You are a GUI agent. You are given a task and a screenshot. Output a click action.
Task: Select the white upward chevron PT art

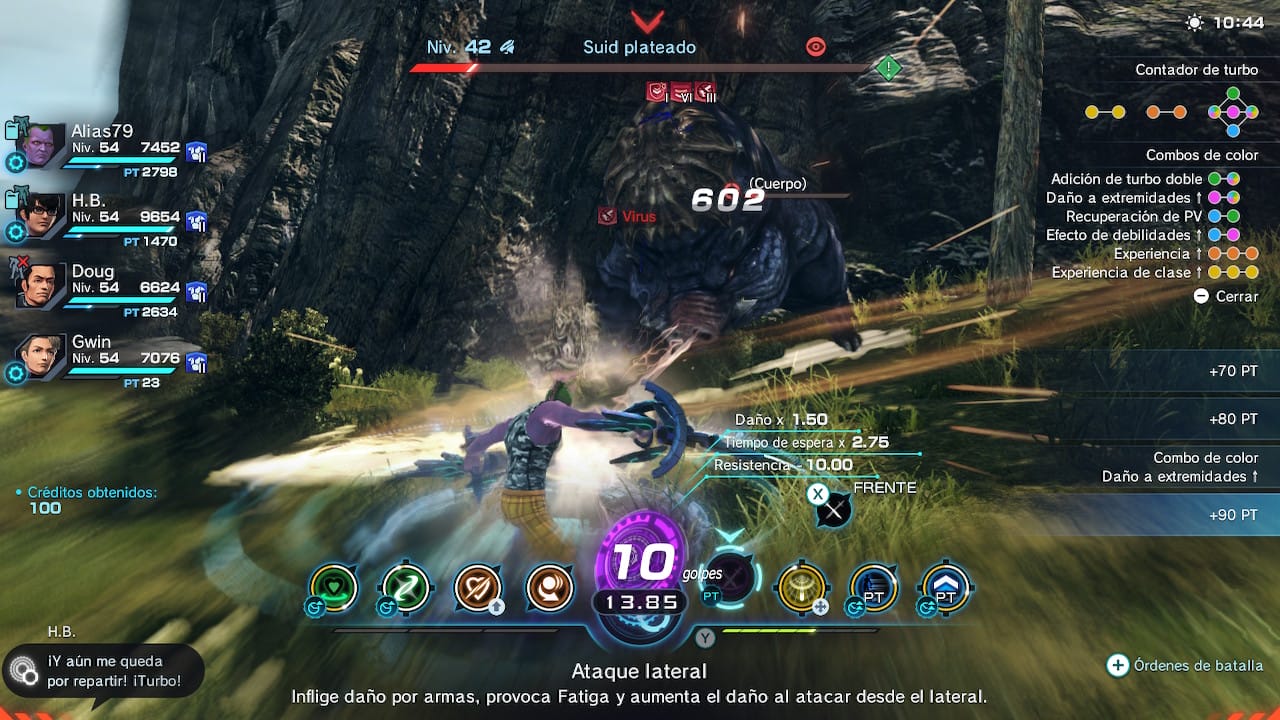tap(945, 587)
